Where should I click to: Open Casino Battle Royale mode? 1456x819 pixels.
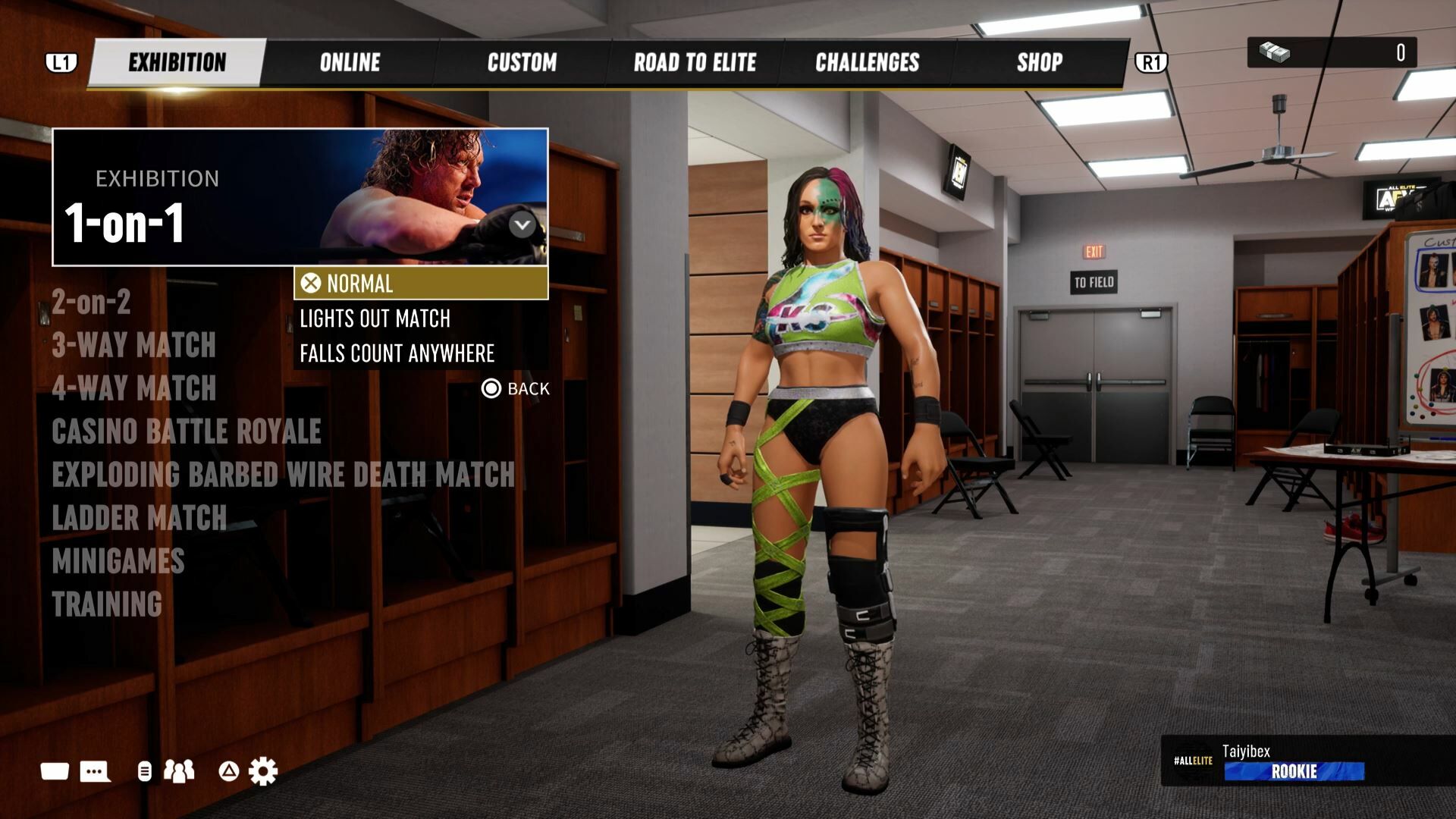tap(186, 431)
